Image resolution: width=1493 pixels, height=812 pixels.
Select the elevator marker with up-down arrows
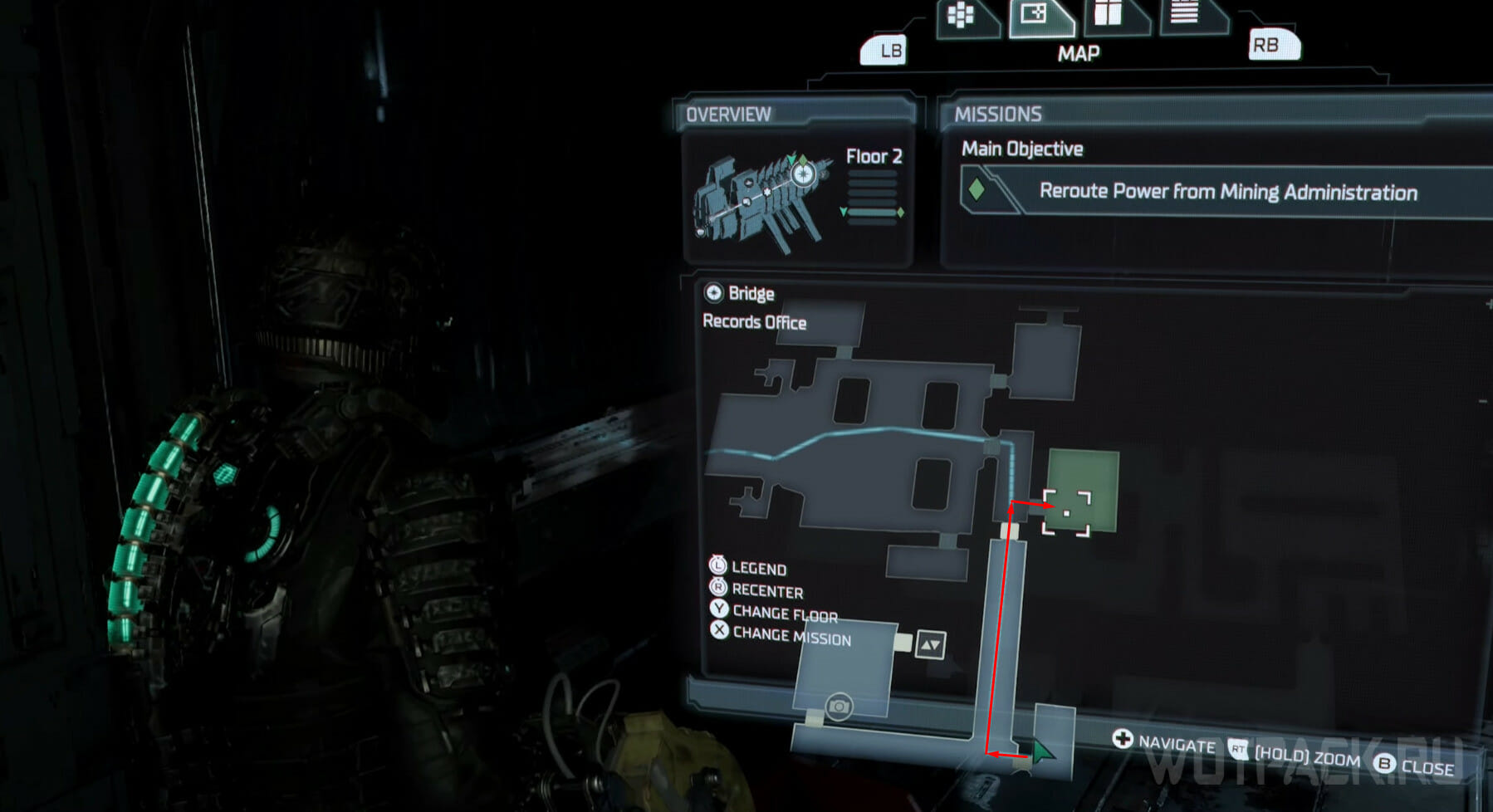click(x=930, y=645)
